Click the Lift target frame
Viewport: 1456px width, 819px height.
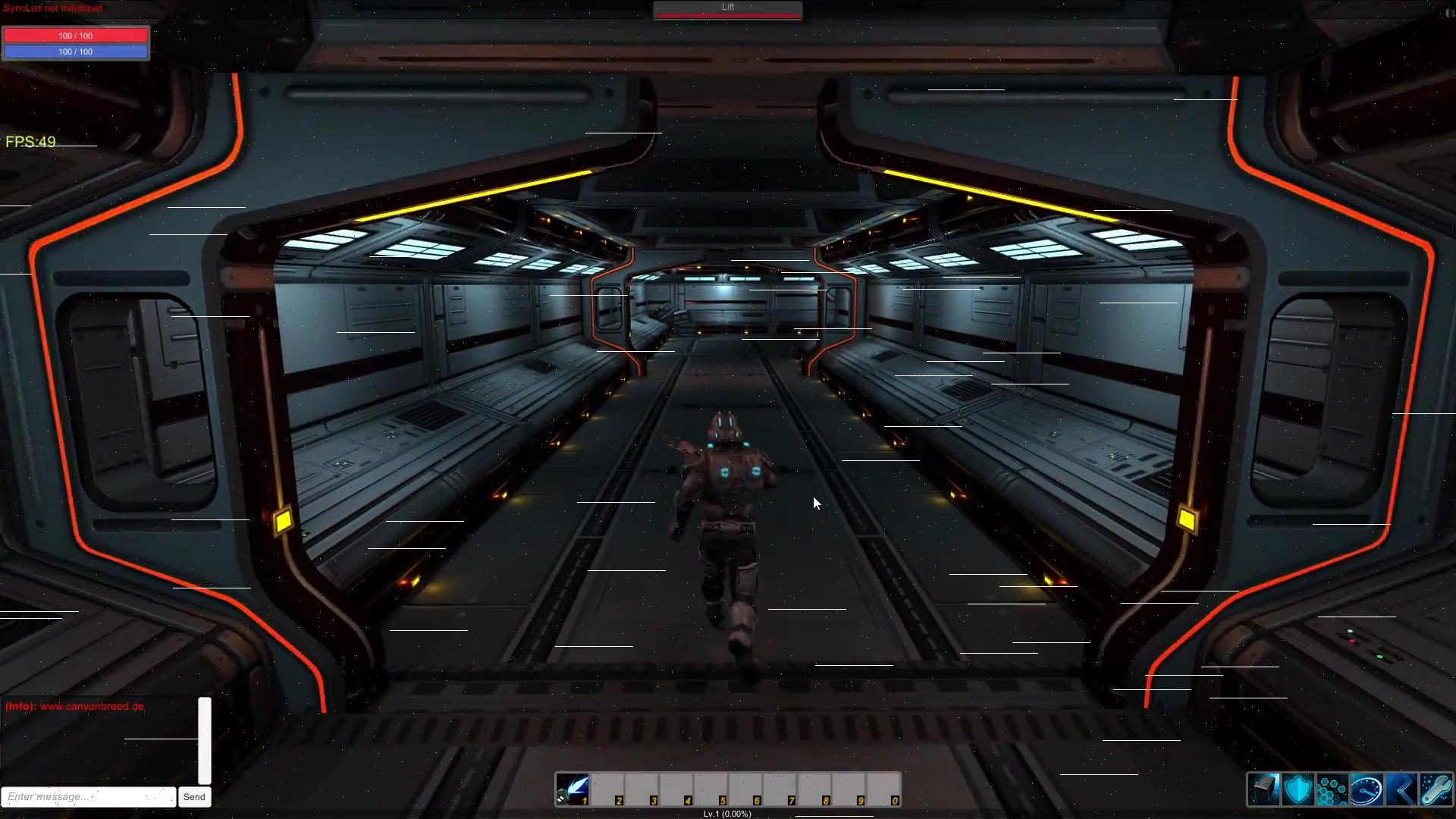[728, 10]
